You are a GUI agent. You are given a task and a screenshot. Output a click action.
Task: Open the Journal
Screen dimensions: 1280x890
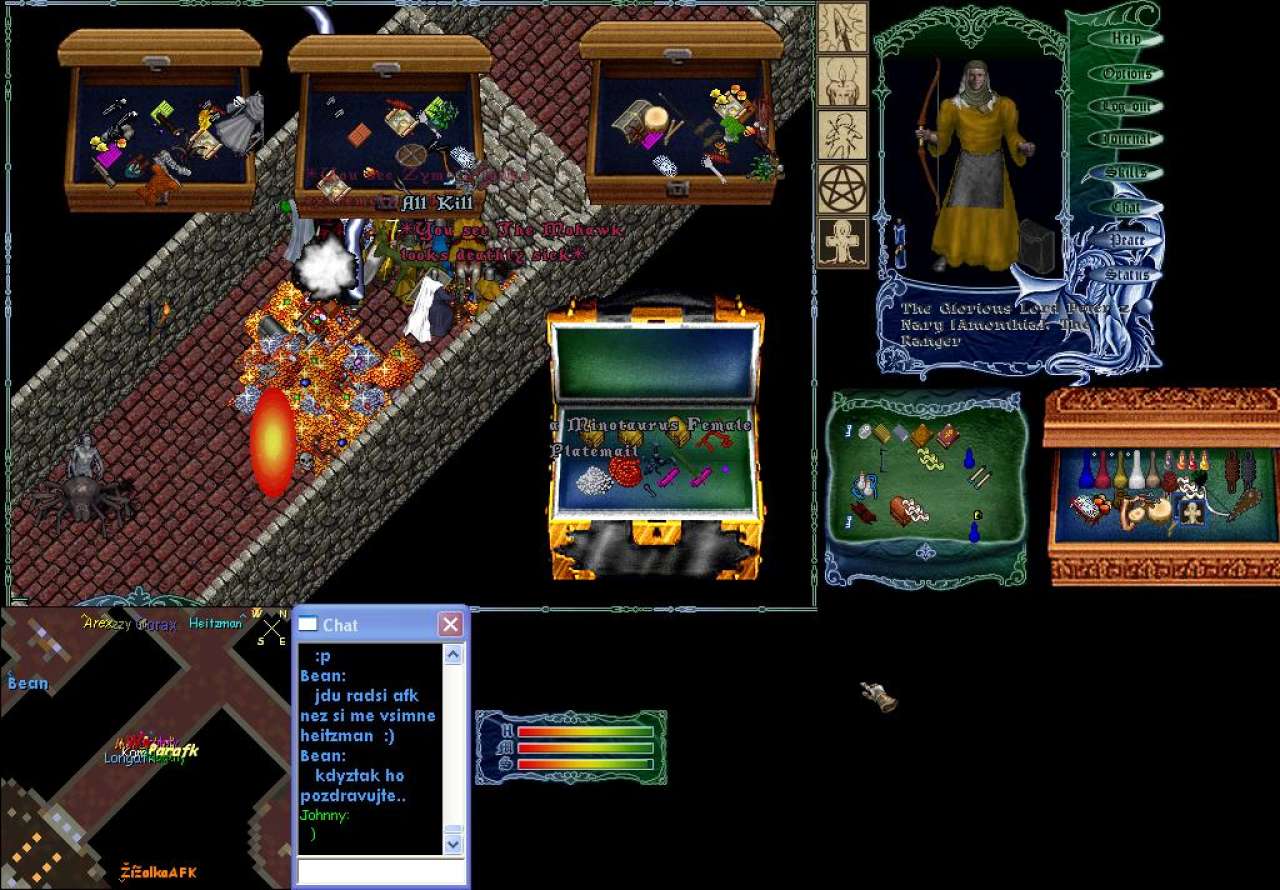point(1126,139)
